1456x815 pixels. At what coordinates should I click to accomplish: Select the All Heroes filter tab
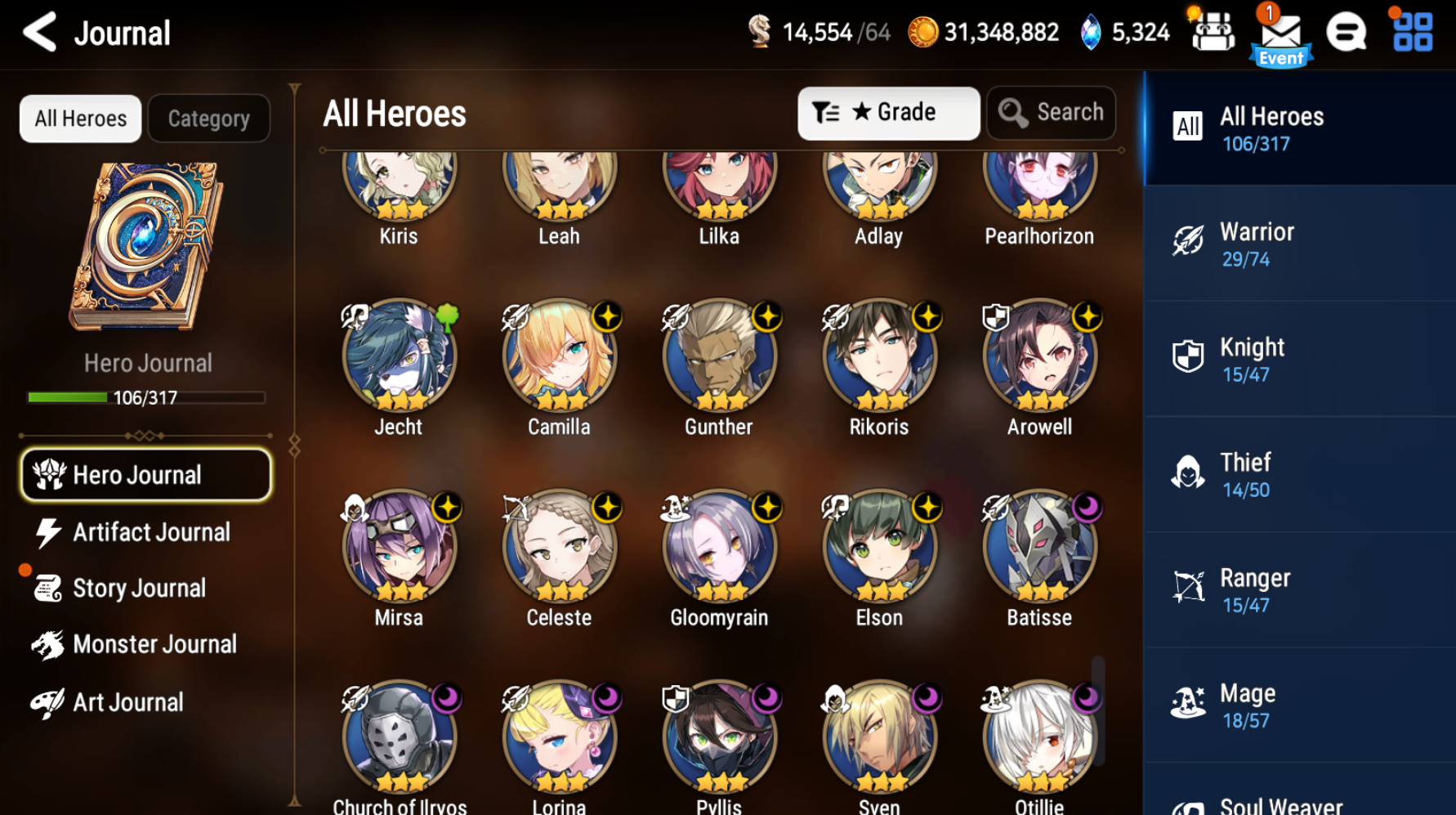pos(79,118)
